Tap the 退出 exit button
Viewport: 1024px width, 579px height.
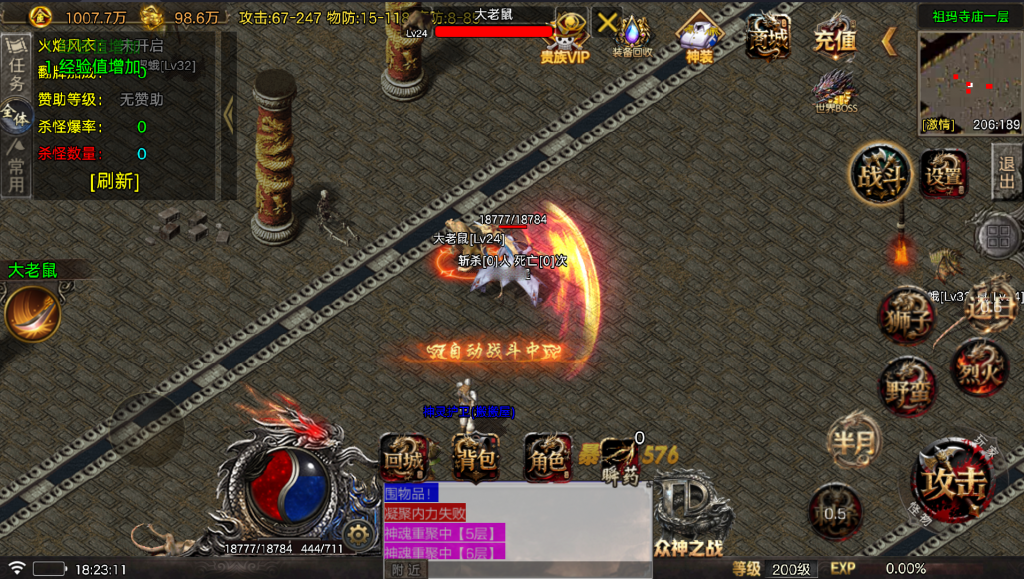1007,171
